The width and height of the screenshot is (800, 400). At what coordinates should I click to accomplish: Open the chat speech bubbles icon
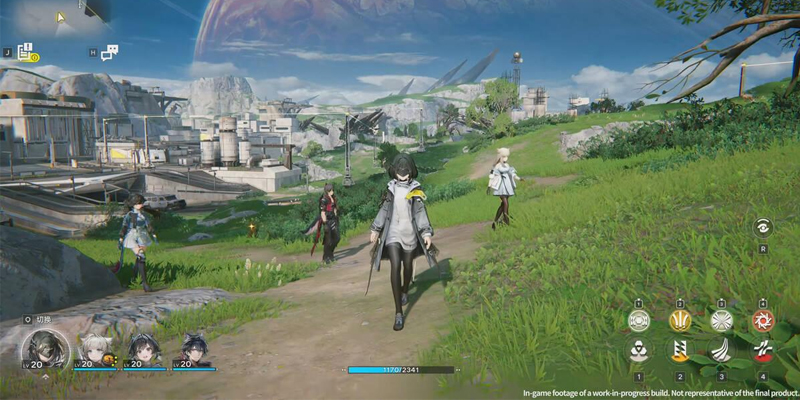click(110, 51)
